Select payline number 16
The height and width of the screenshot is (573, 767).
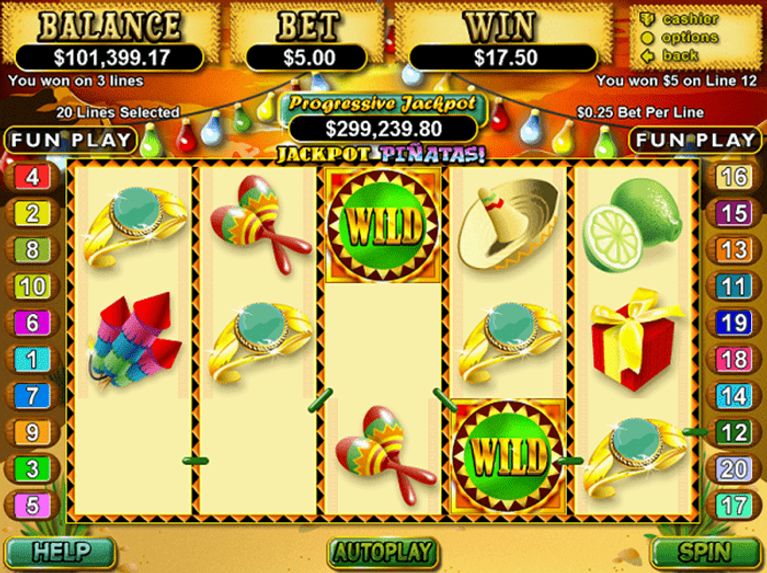click(x=735, y=178)
